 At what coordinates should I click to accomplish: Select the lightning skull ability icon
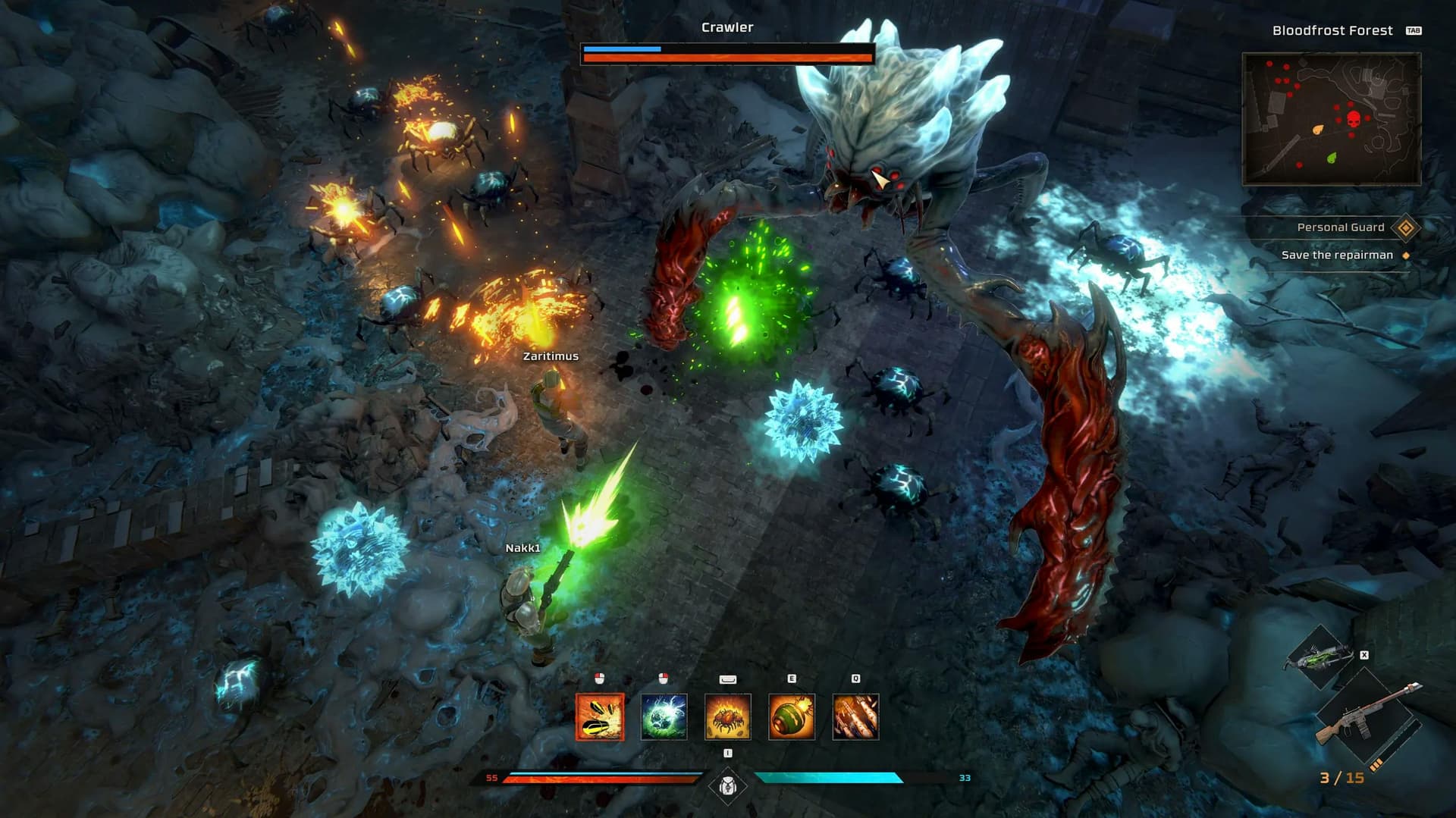tap(664, 716)
